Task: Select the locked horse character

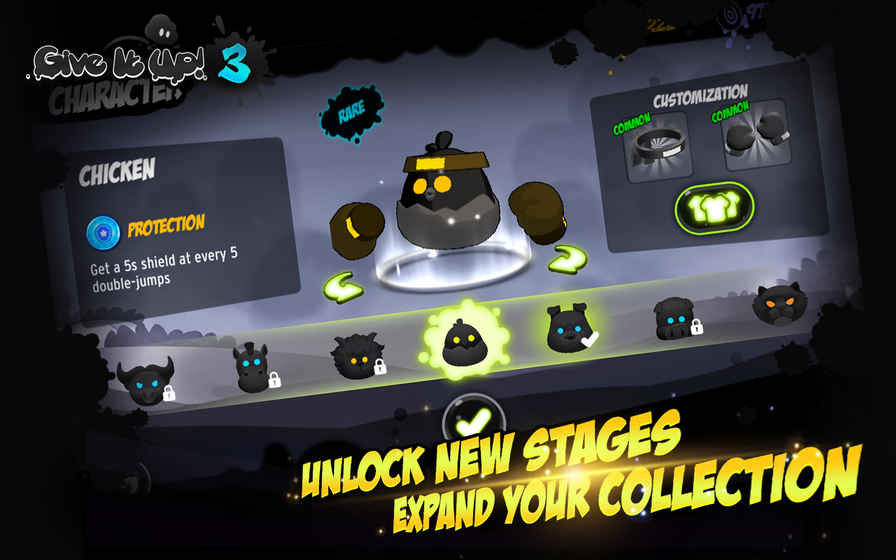Action: (251, 367)
